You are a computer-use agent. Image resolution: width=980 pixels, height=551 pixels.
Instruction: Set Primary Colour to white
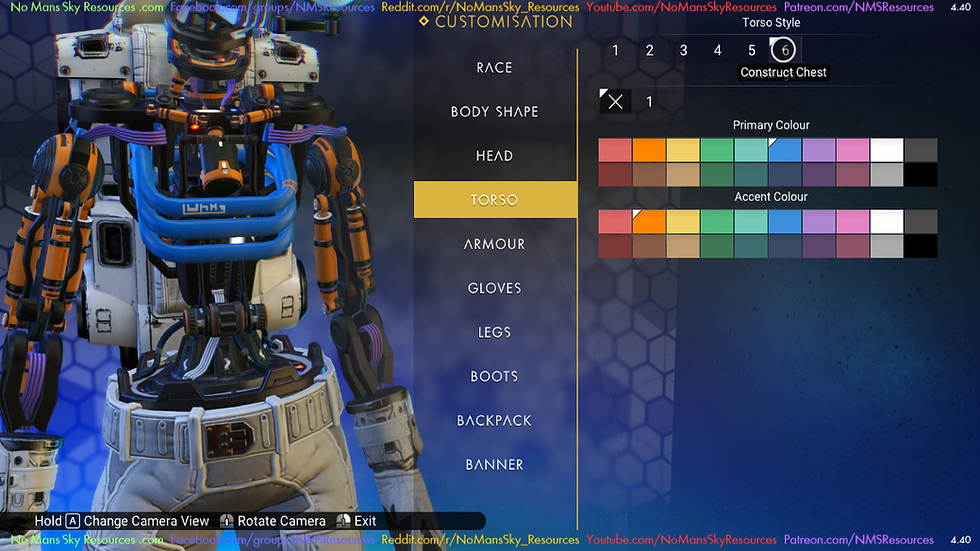click(x=887, y=150)
